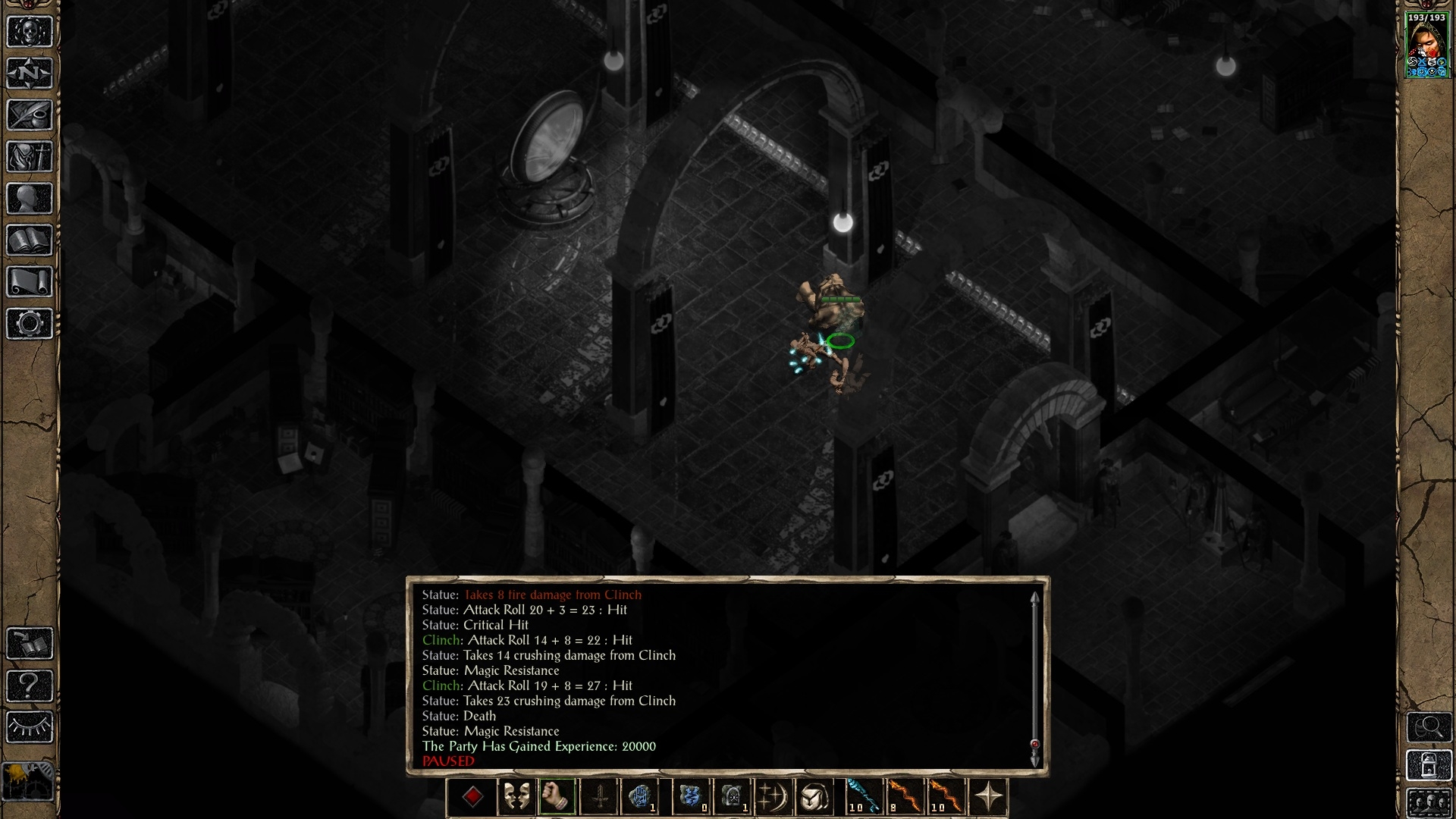
Task: Click the closed eye rest button
Action: click(30, 728)
